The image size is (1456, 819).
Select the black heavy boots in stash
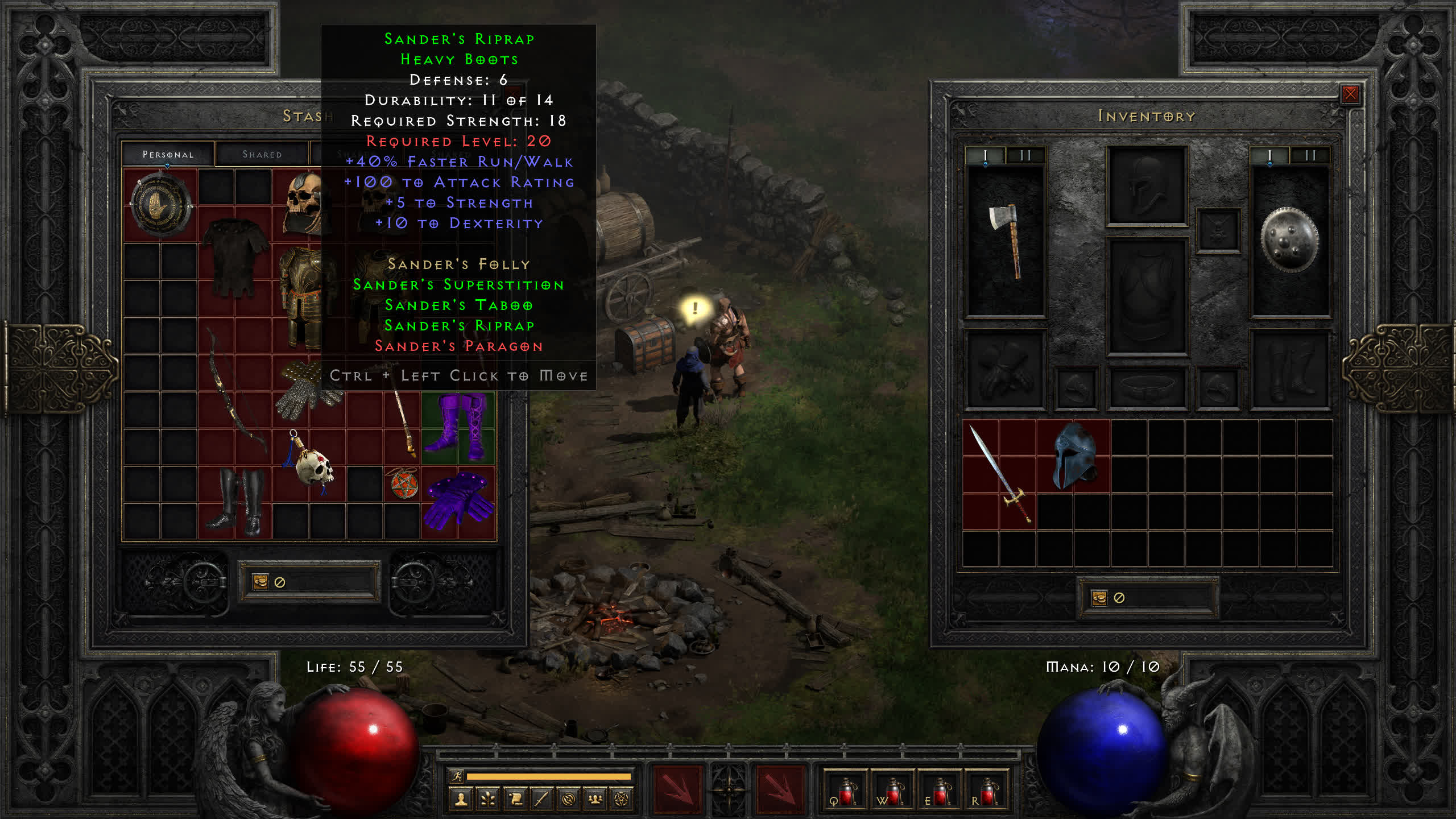[x=235, y=502]
